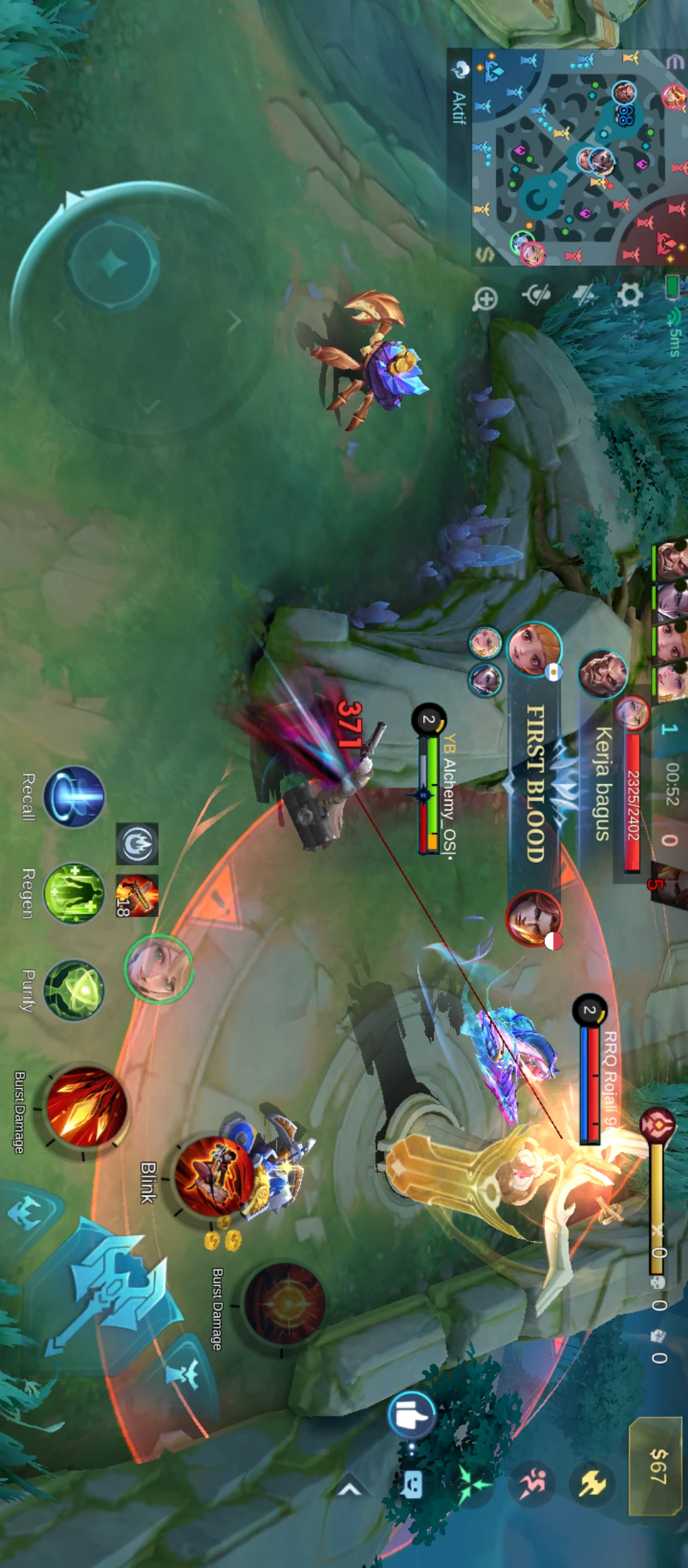Open the battlefield minimap

578,158
